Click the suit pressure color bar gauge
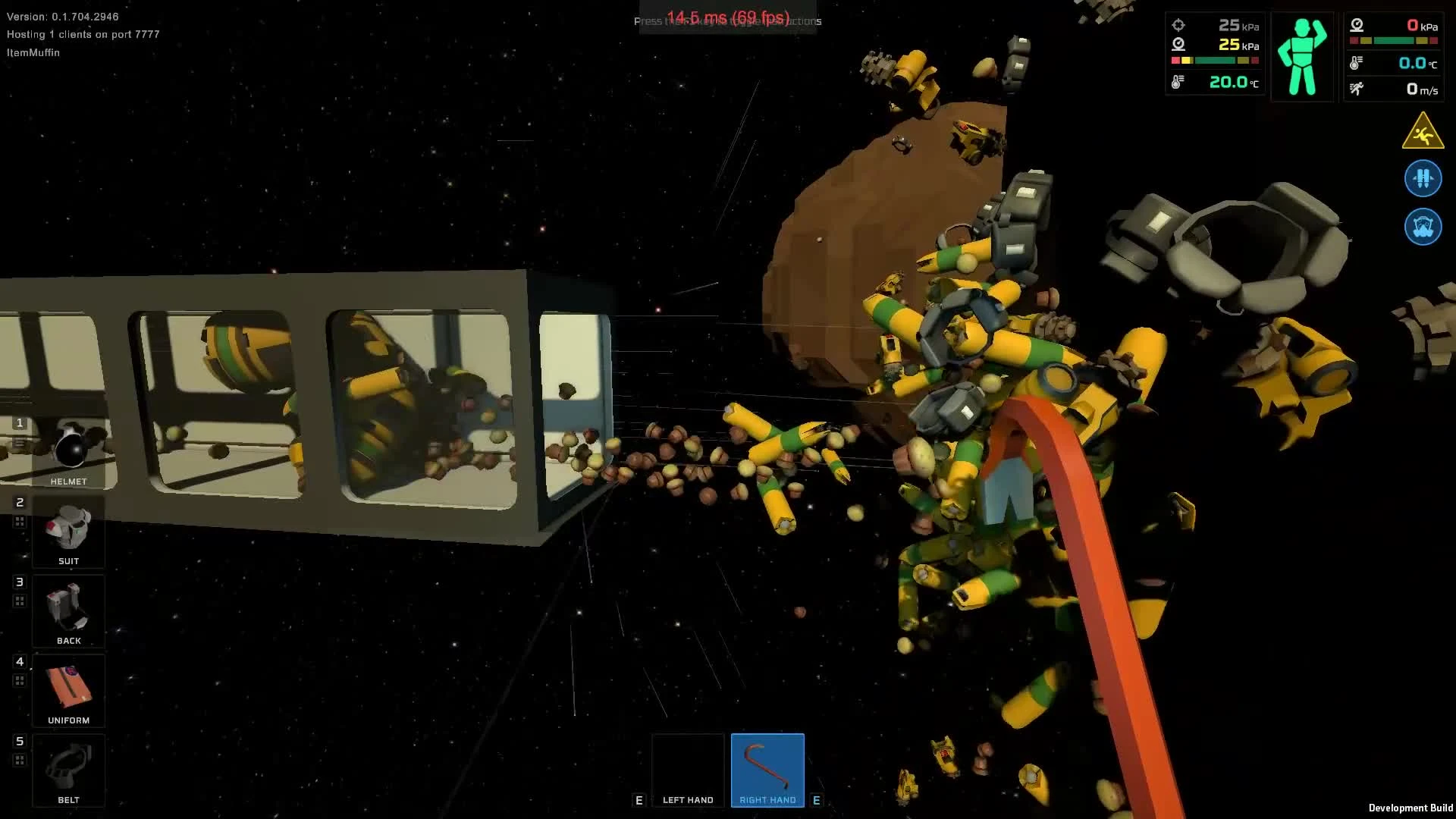 click(1213, 58)
